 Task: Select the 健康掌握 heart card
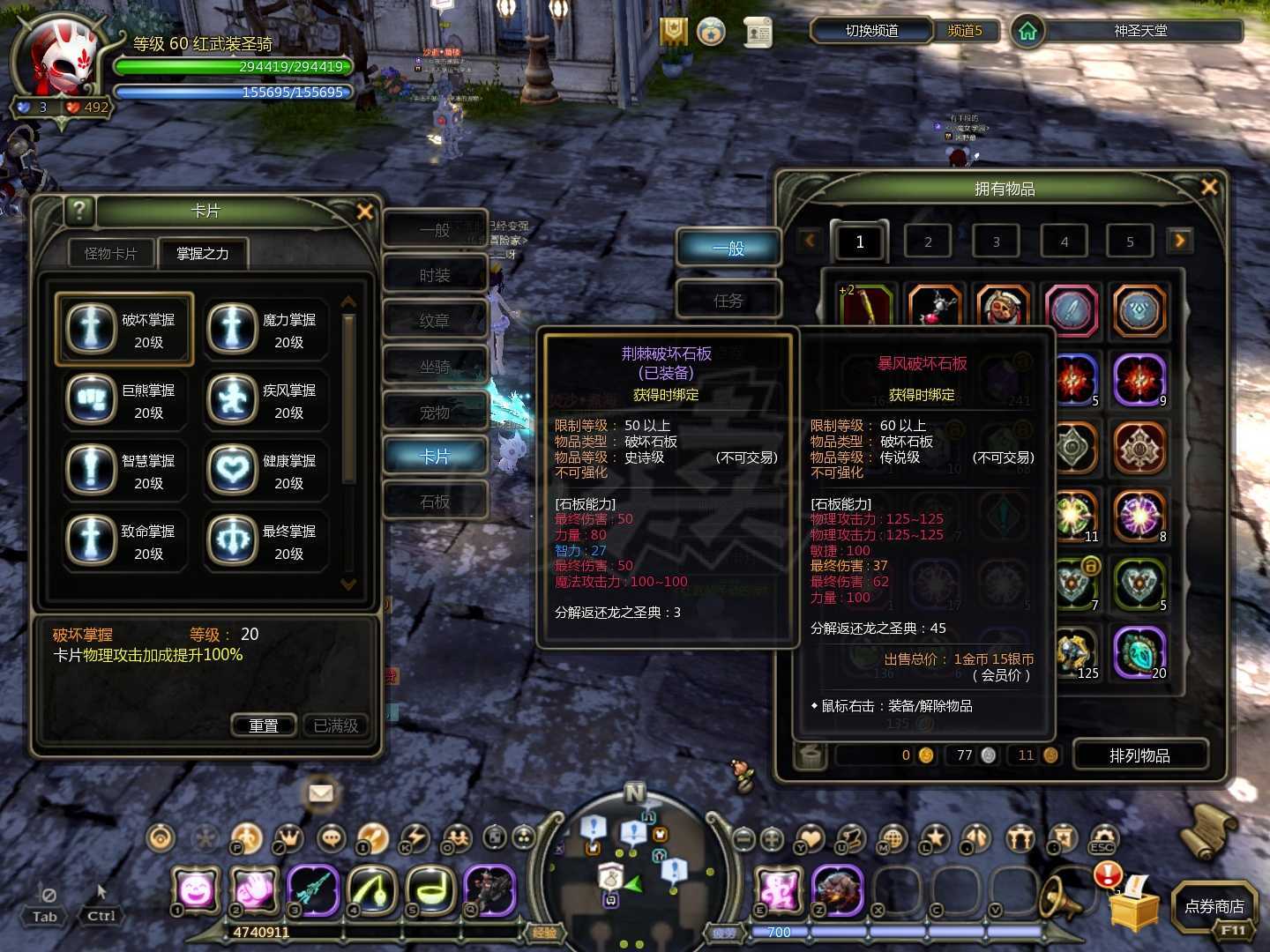click(265, 471)
